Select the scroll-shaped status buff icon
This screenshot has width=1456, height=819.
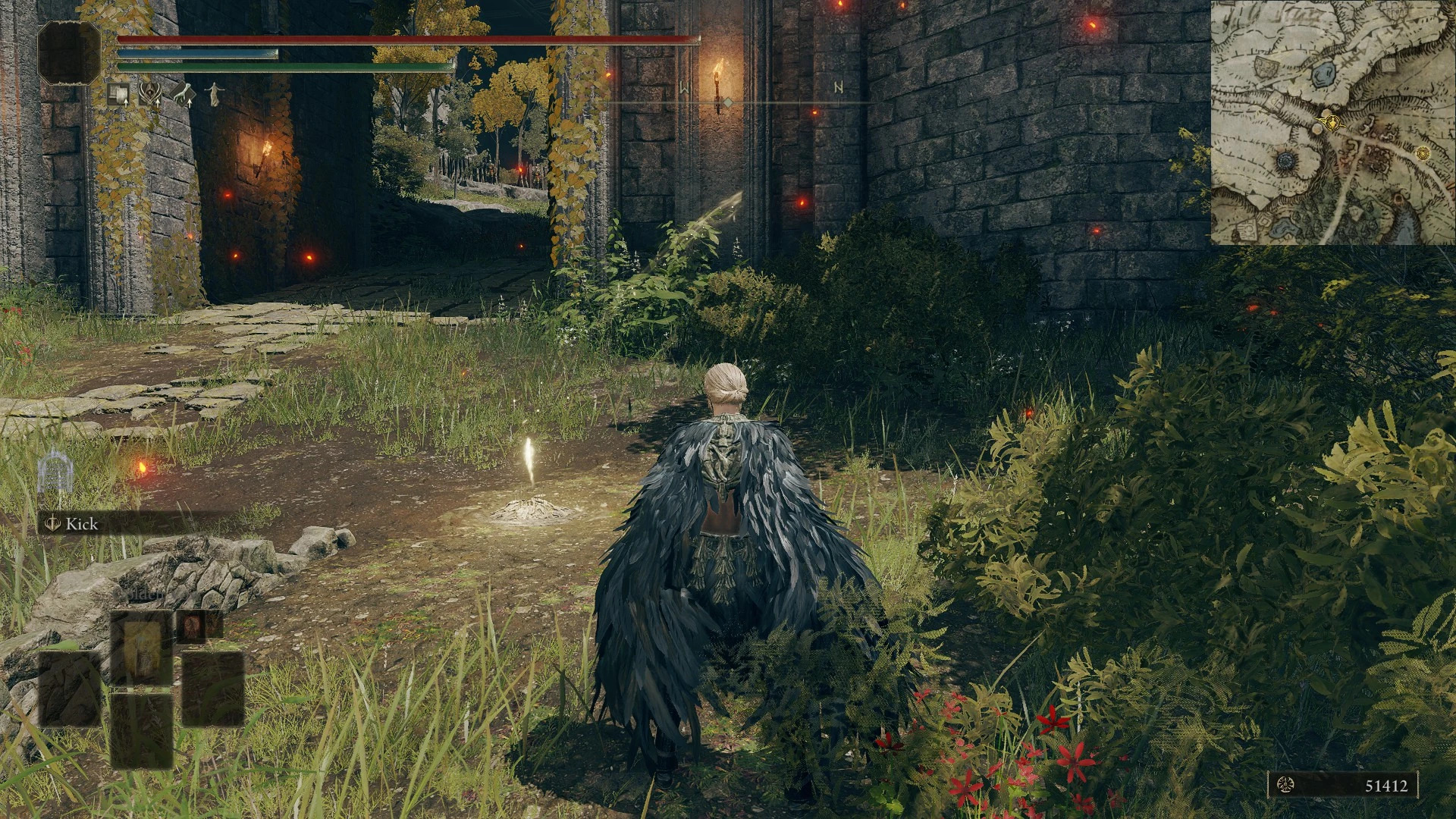pos(118,94)
